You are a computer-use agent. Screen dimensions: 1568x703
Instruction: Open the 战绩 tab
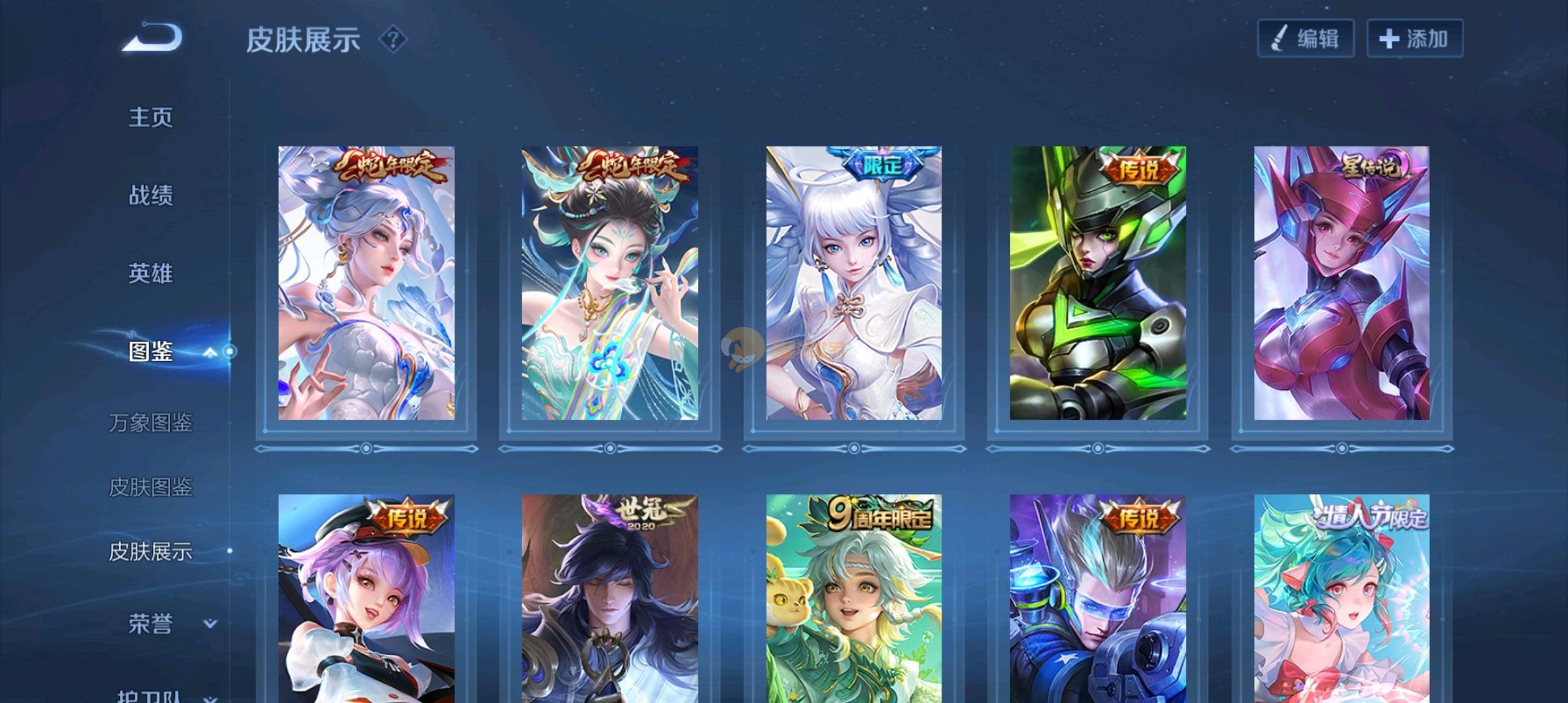150,195
